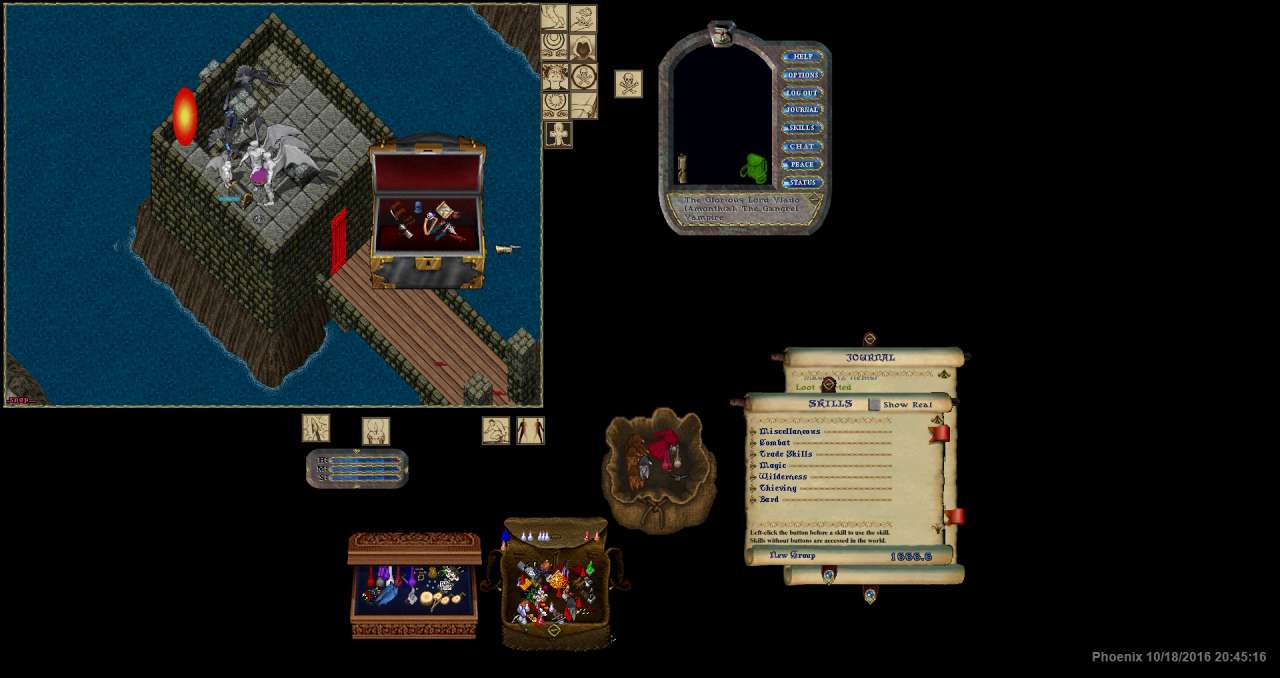This screenshot has width=1280, height=678.
Task: Expand the Bard skill group
Action: pyautogui.click(x=754, y=500)
